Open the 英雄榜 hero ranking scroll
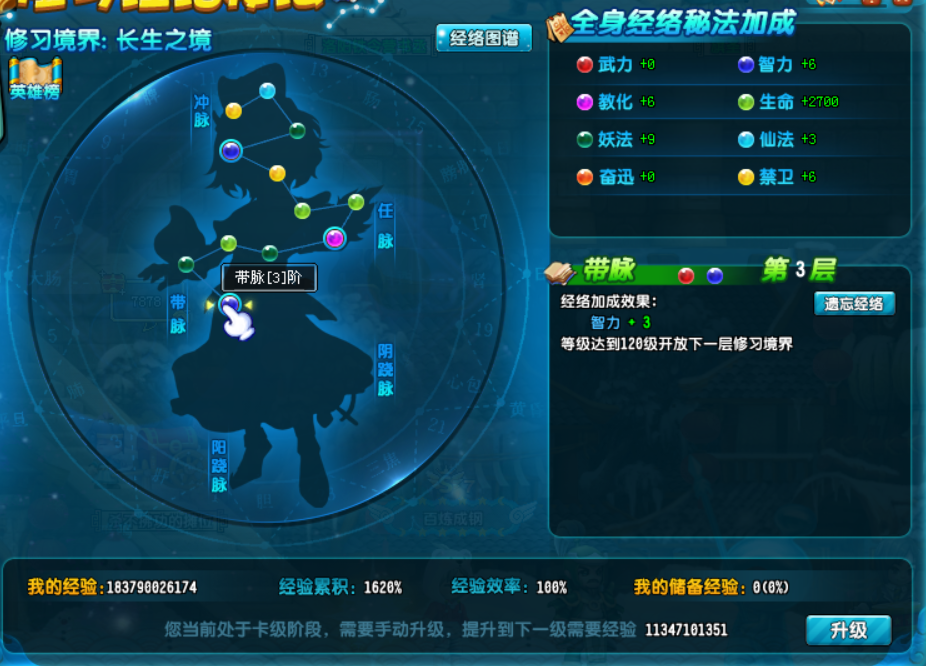 35,80
